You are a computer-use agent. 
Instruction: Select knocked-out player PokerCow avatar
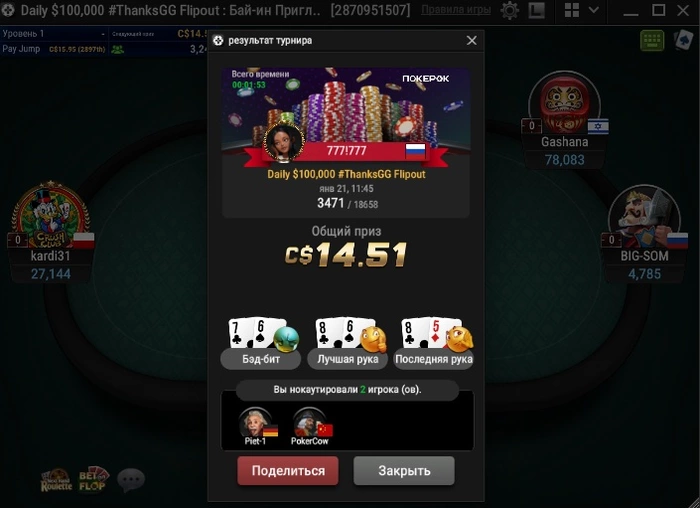[309, 423]
